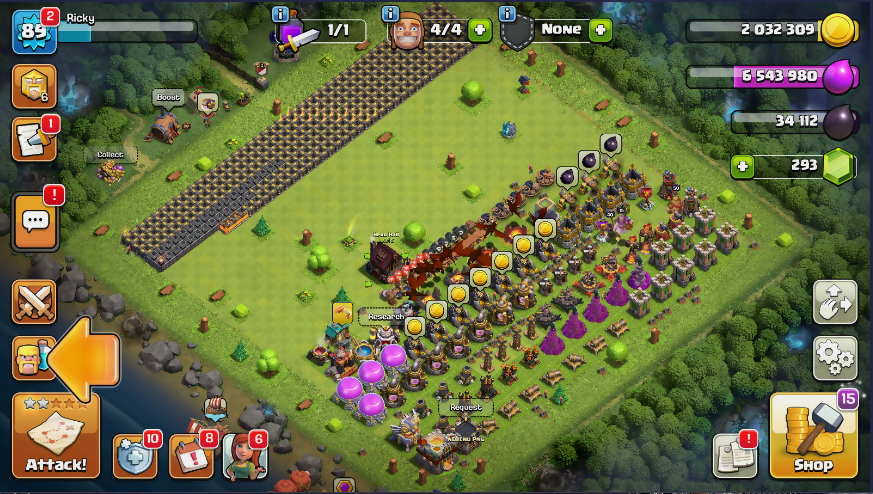Open the settings gears button
This screenshot has width=873, height=494.
pyautogui.click(x=834, y=357)
